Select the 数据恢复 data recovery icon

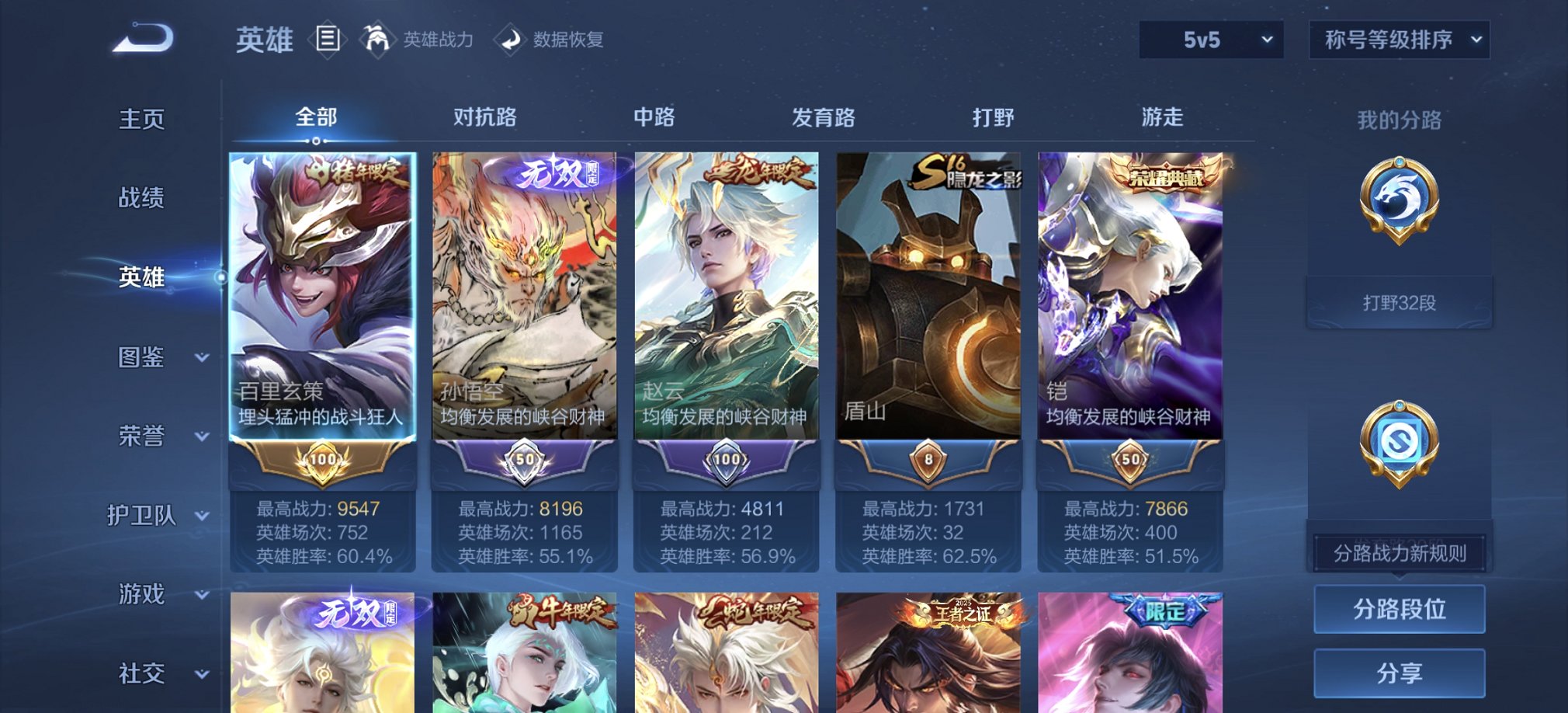(x=512, y=38)
